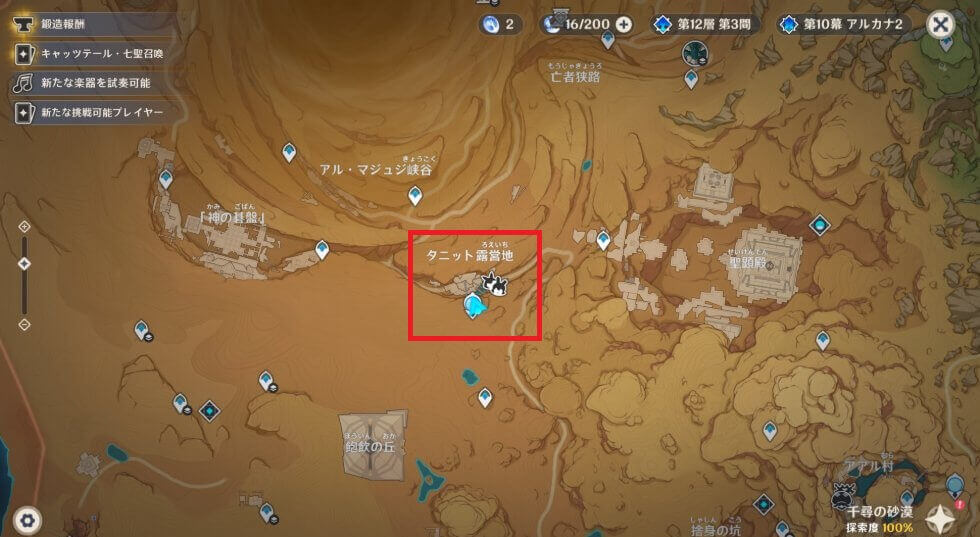Select the waypoint east of 「神の碁盤」 ruins
980x537 pixels.
(322, 249)
